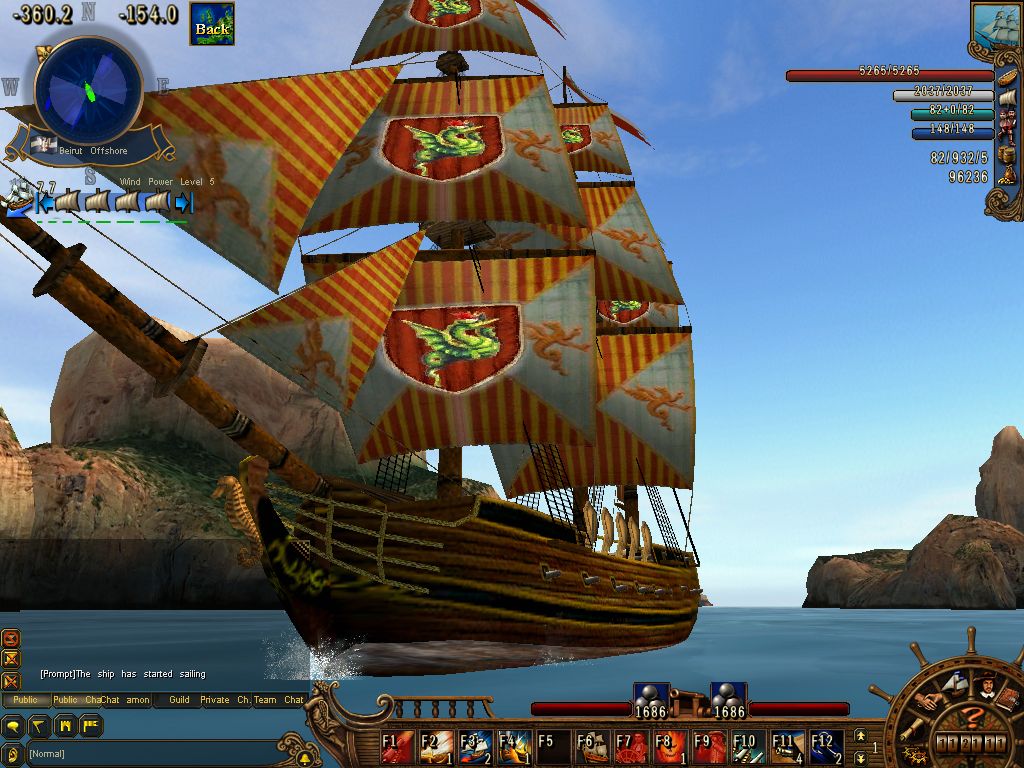Activate the F10 cannon skill
Image resolution: width=1024 pixels, height=768 pixels.
(748, 747)
